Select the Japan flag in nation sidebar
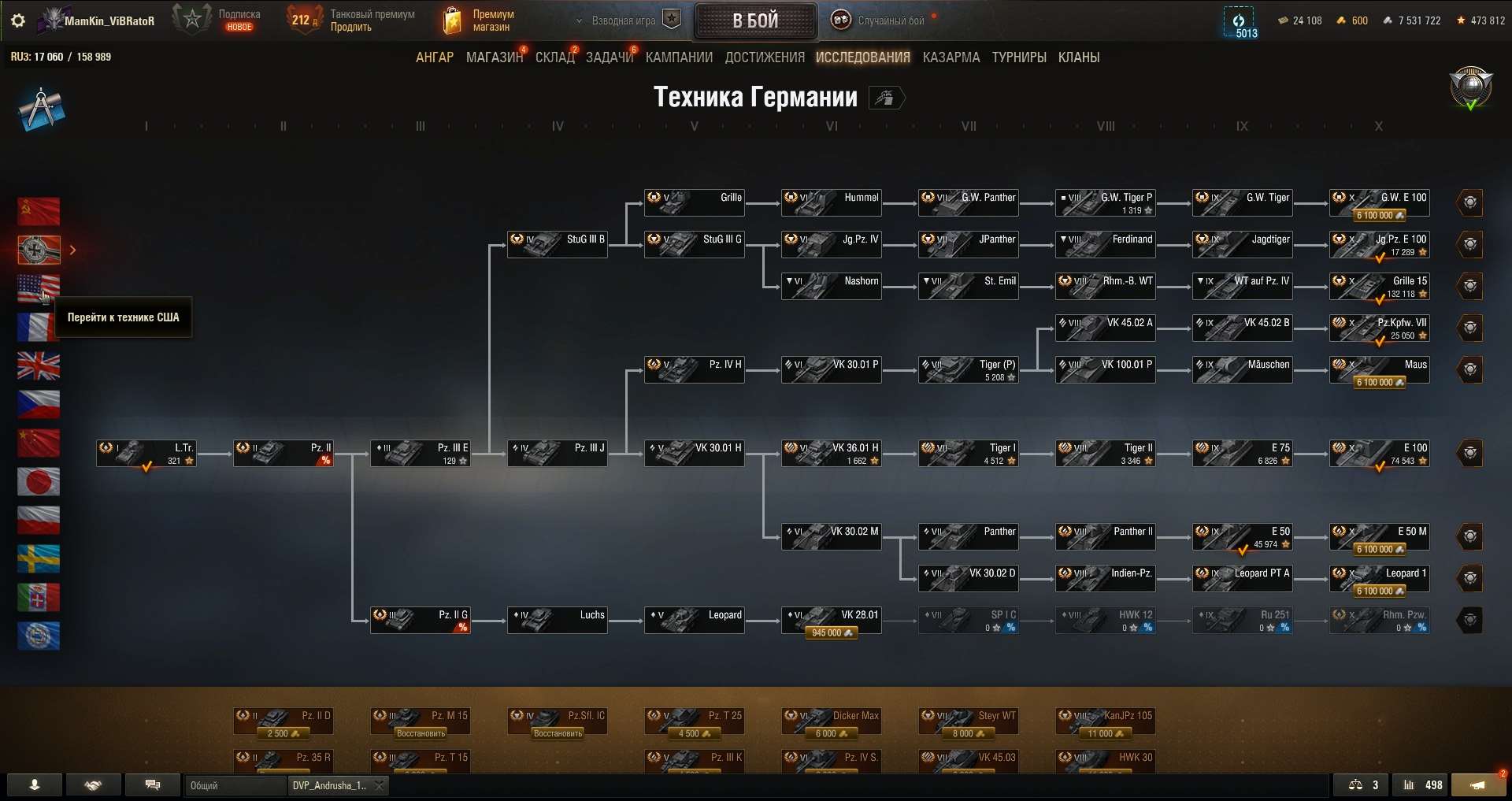1512x801 pixels. tap(39, 482)
